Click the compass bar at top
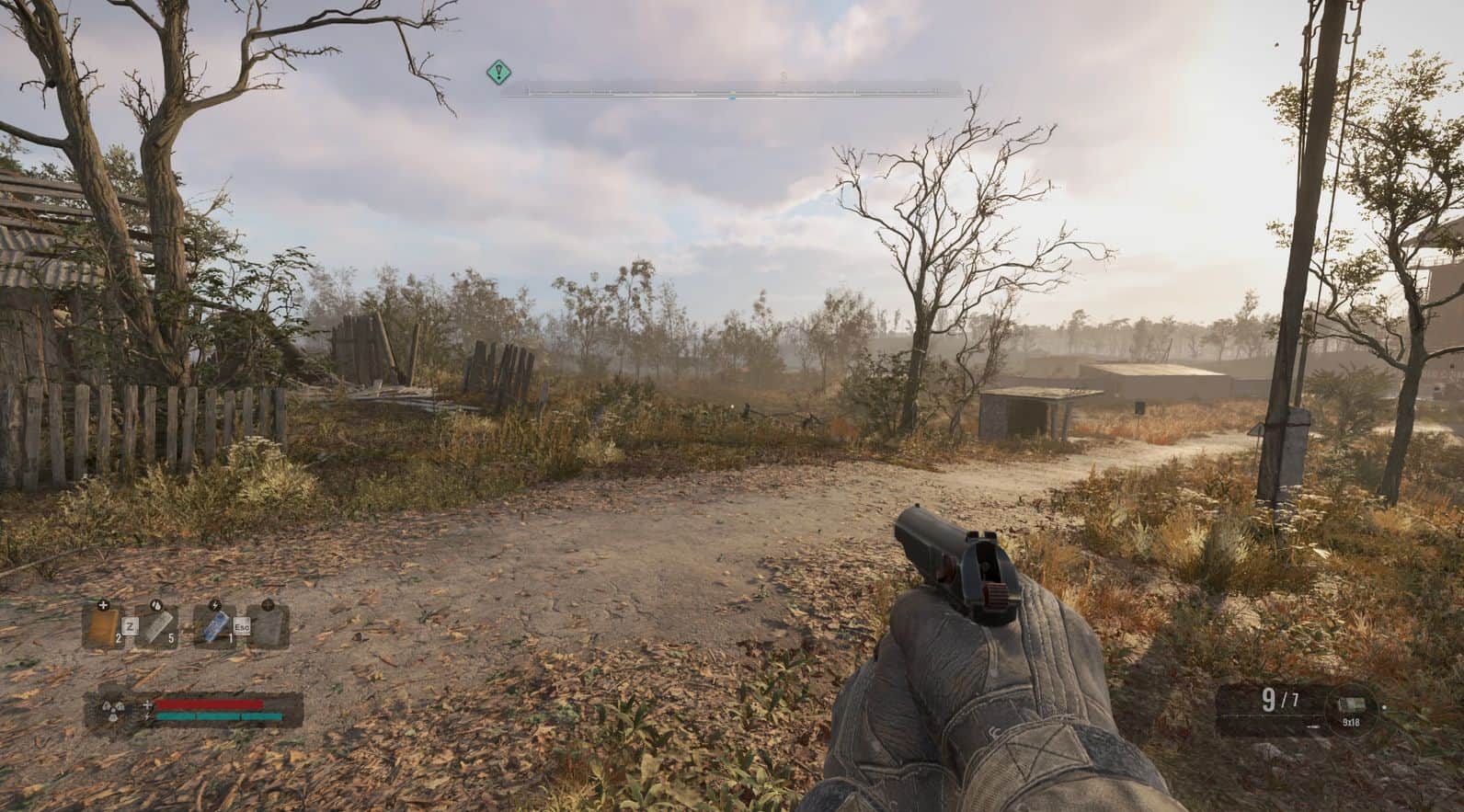Viewport: 1464px width, 812px height. (x=732, y=91)
